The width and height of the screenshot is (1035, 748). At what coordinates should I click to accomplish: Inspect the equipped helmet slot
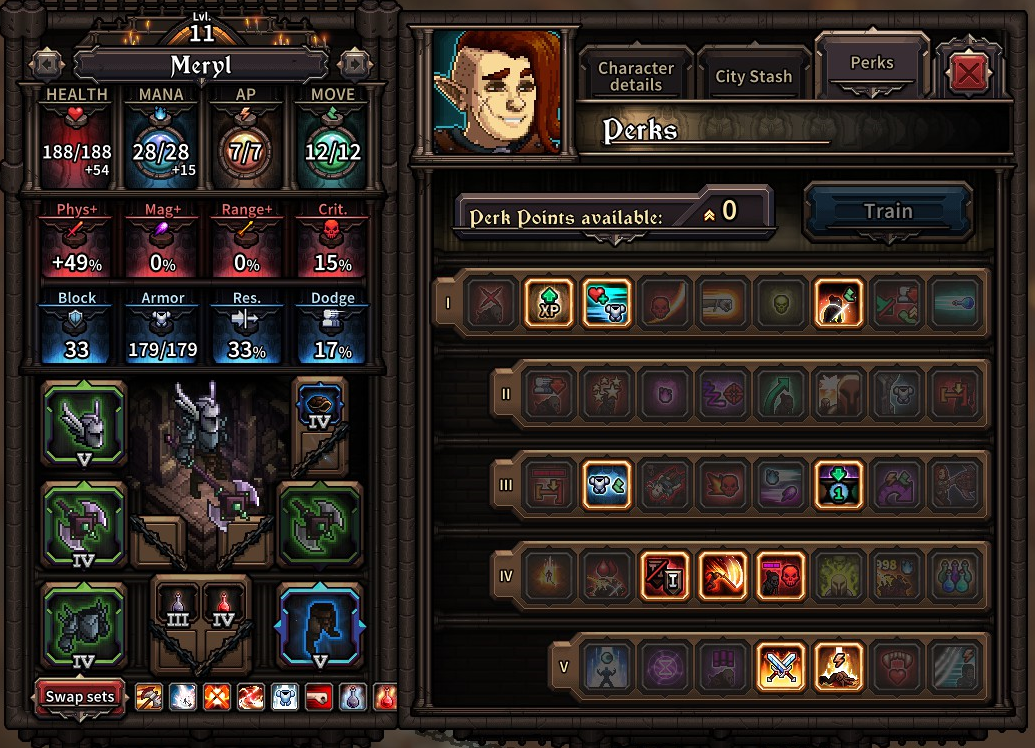coord(84,422)
